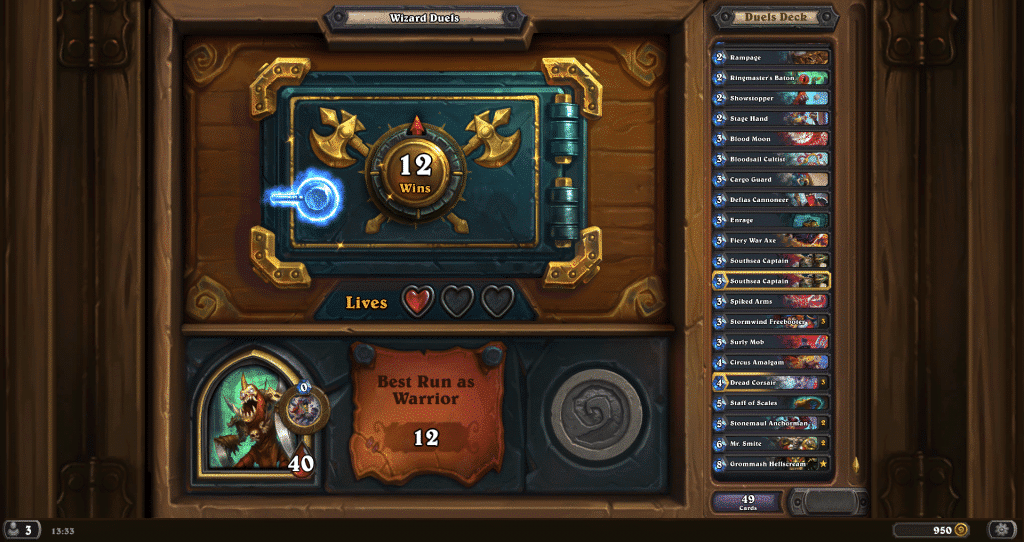1024x542 pixels.
Task: Open the friends list button
Action: (21, 529)
